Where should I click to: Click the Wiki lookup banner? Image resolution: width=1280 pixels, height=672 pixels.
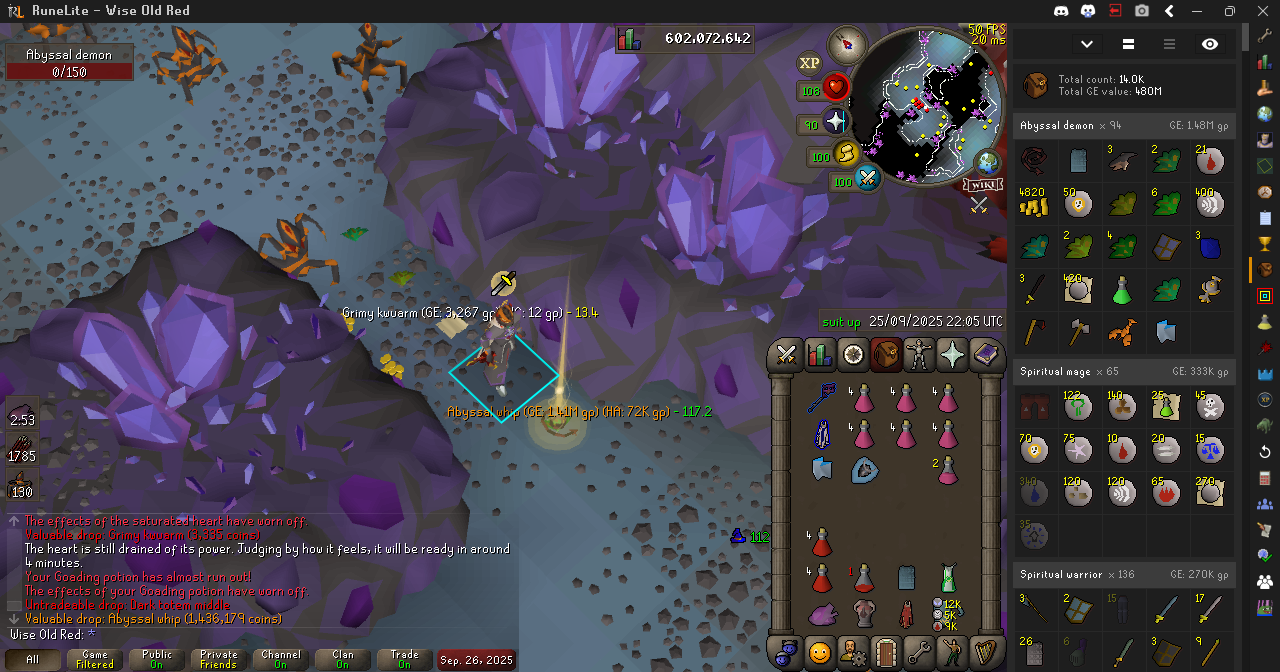[x=981, y=184]
